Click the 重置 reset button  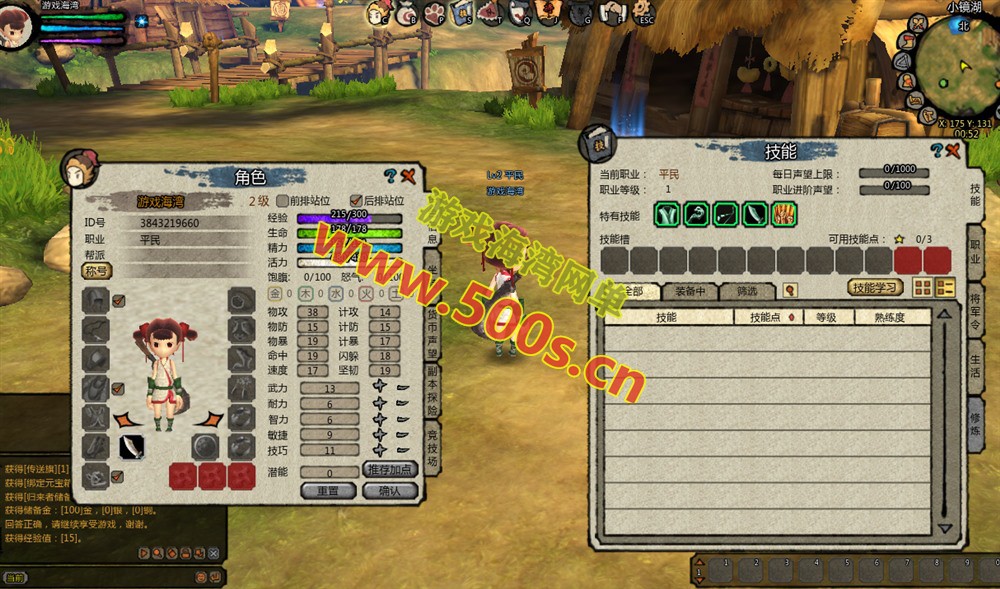[x=329, y=491]
